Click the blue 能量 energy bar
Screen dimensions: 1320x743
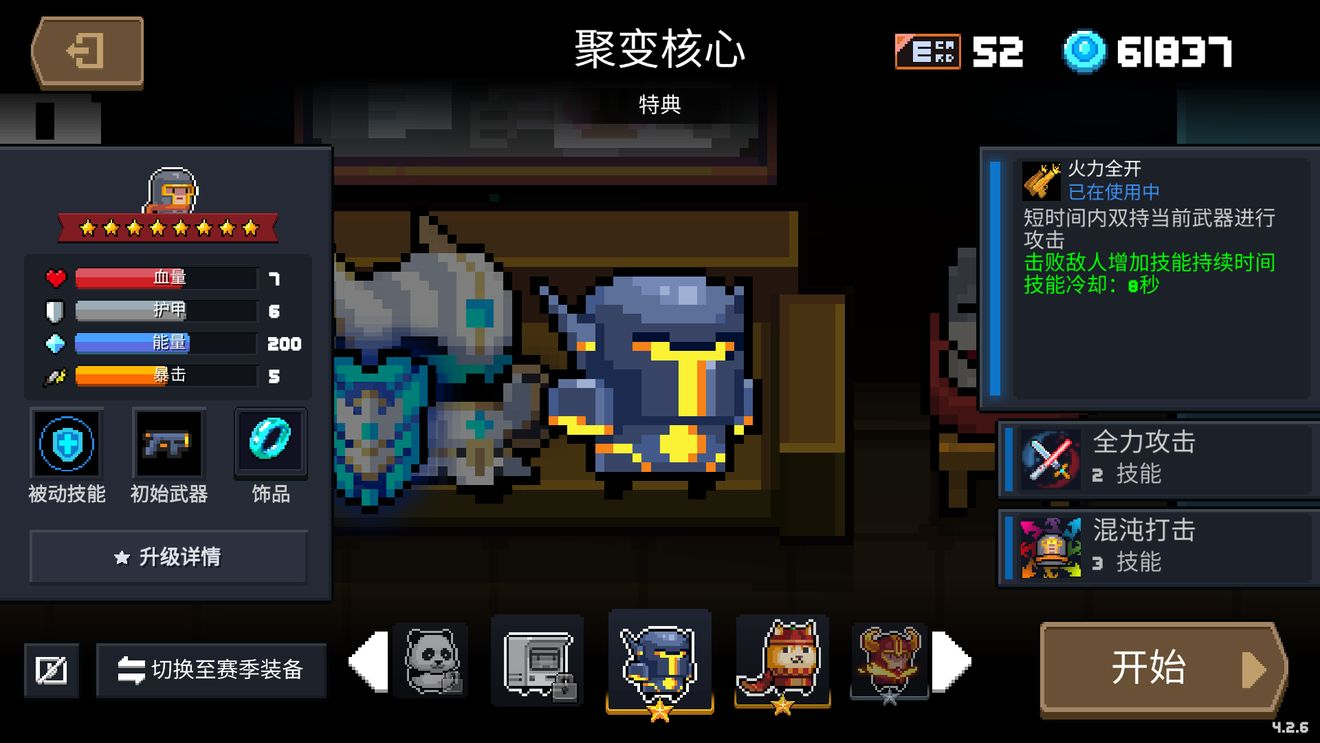click(x=165, y=343)
